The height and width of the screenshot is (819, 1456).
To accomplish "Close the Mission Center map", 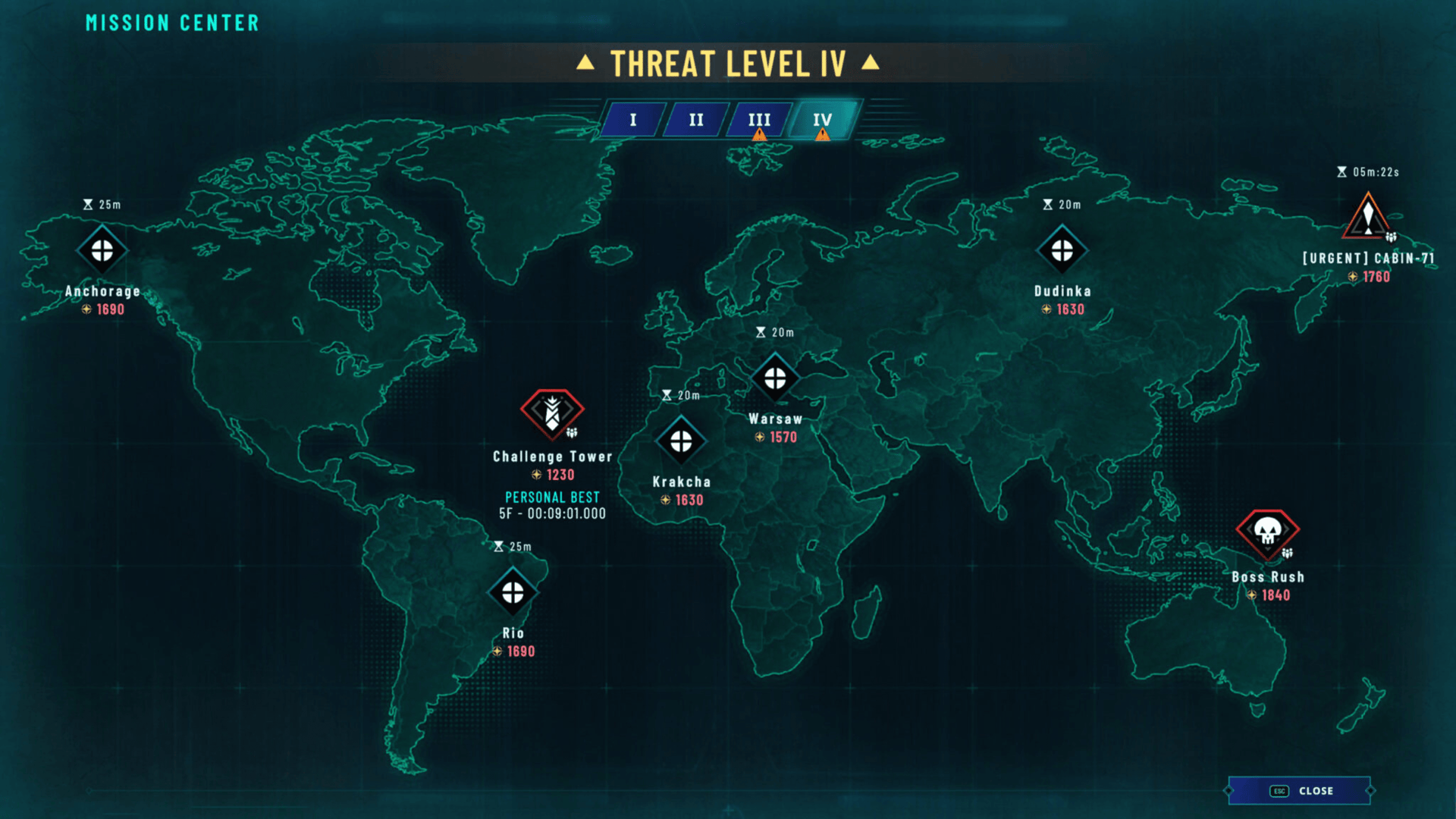I will point(1300,791).
